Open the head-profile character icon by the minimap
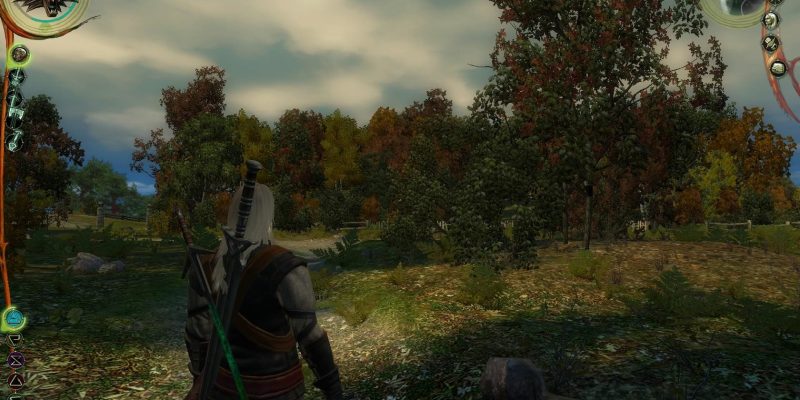800x400 pixels. pyautogui.click(x=771, y=20)
